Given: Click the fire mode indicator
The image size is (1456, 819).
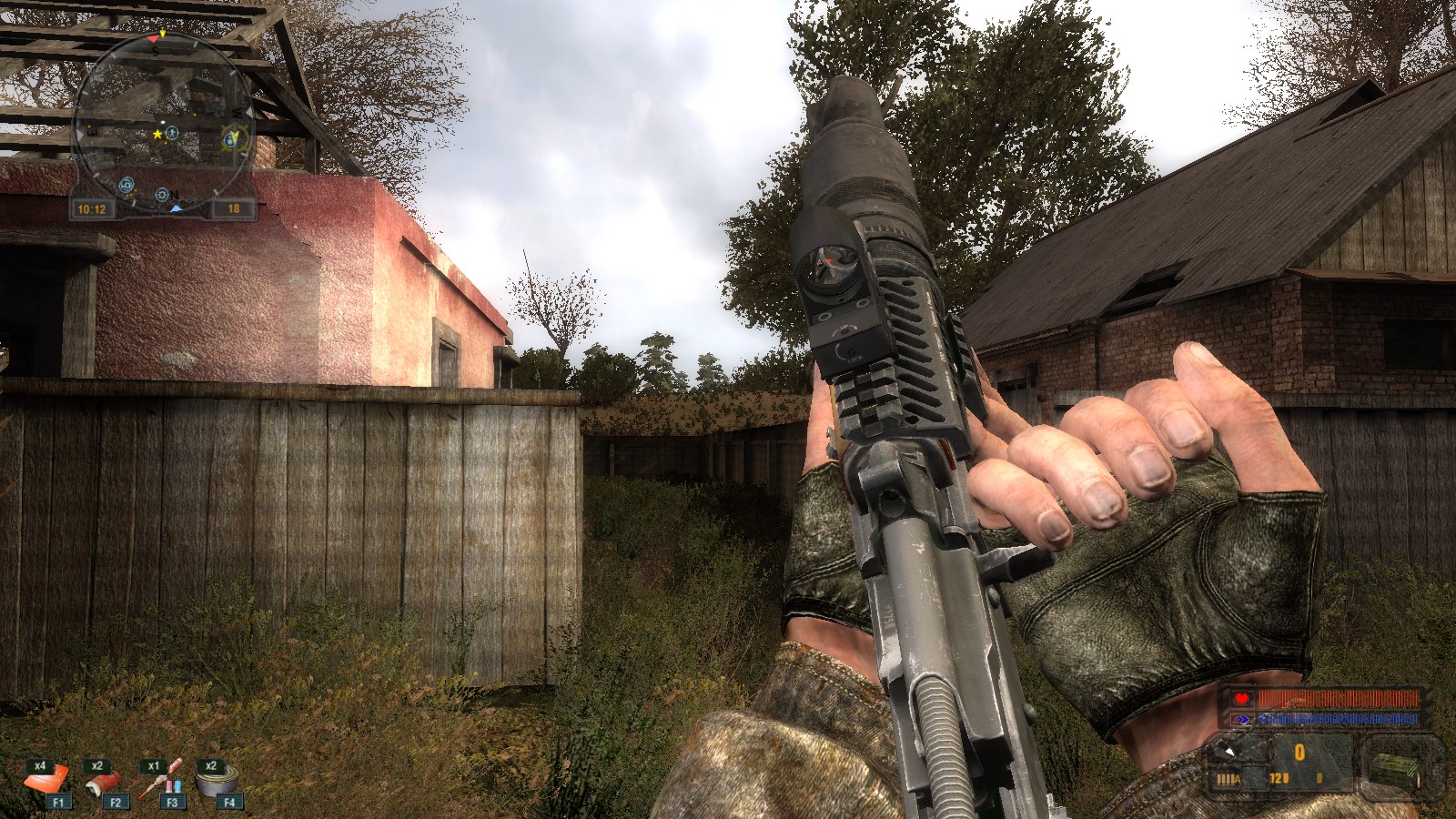Looking at the screenshot, I should (1228, 779).
